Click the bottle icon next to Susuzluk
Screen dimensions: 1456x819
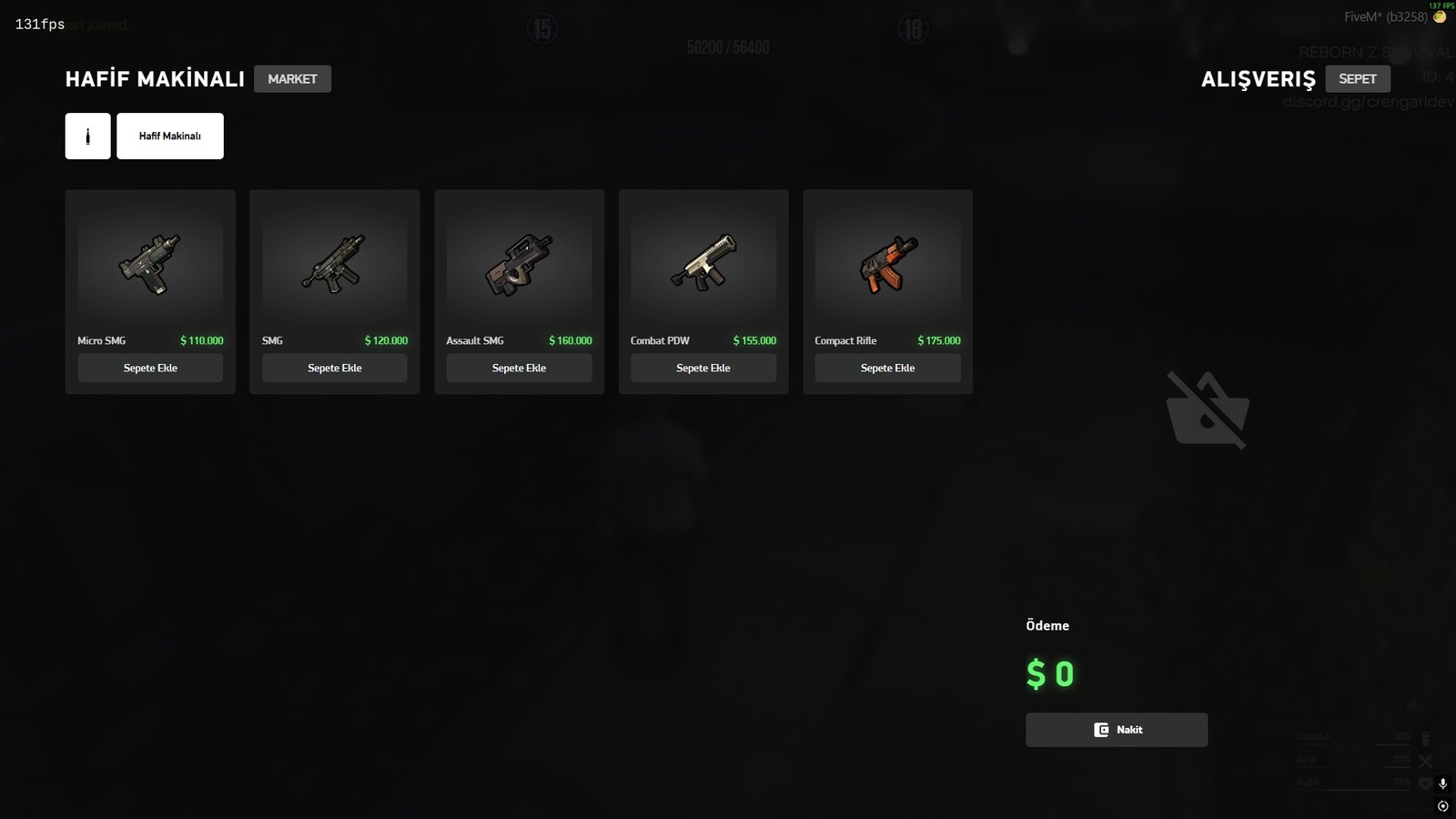click(1426, 740)
